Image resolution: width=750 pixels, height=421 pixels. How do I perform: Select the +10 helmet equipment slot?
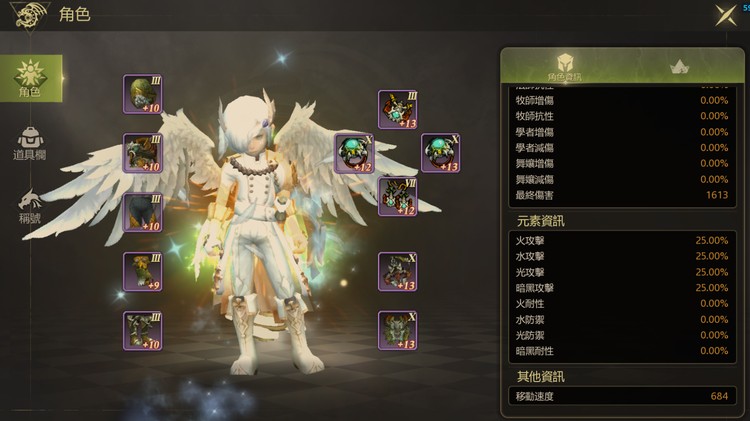point(142,94)
